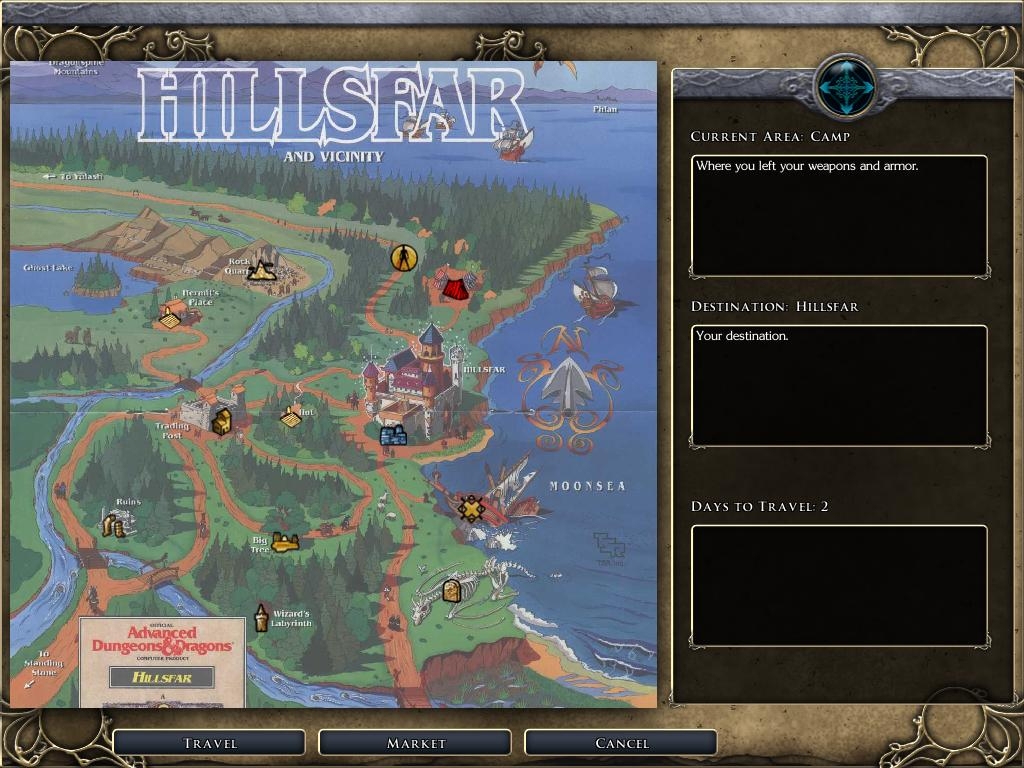The height and width of the screenshot is (768, 1024).
Task: Select the Wizard's Labyrinth tower marker
Action: pyautogui.click(x=261, y=618)
